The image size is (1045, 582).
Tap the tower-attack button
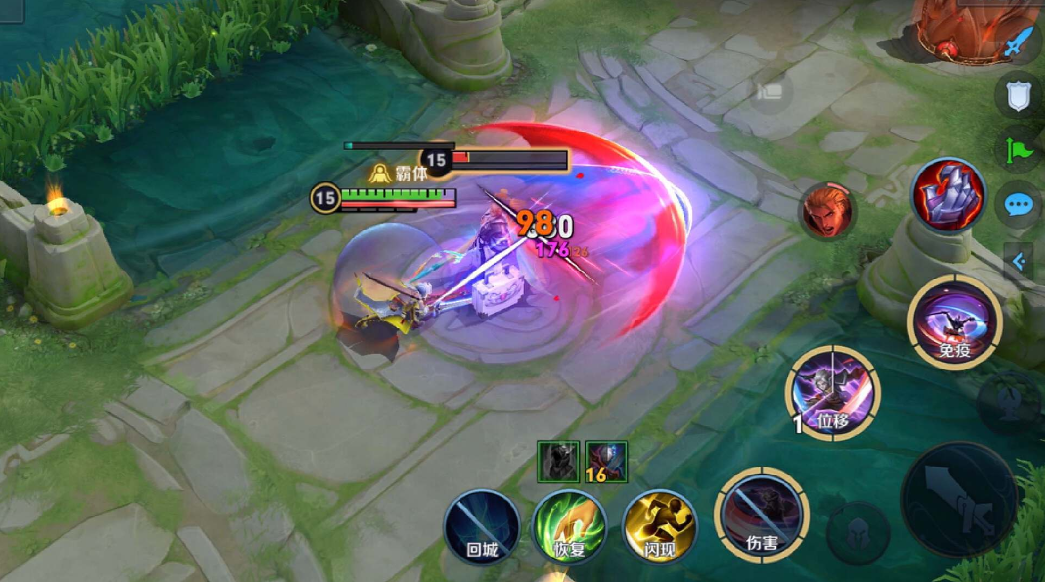pos(1008,401)
